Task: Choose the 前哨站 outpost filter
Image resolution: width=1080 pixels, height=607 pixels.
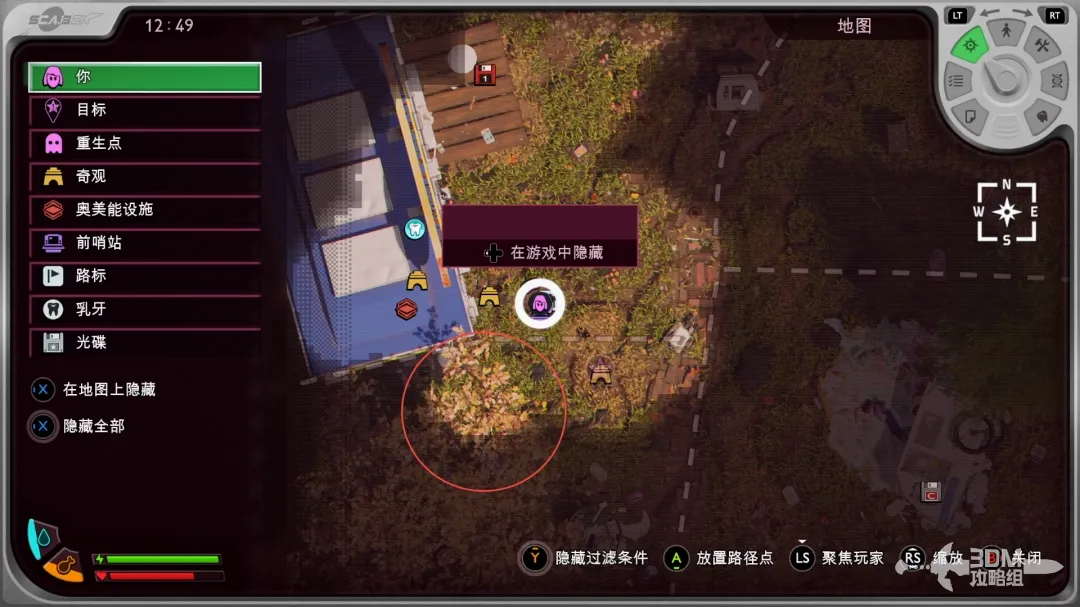Action: pyautogui.click(x=145, y=242)
